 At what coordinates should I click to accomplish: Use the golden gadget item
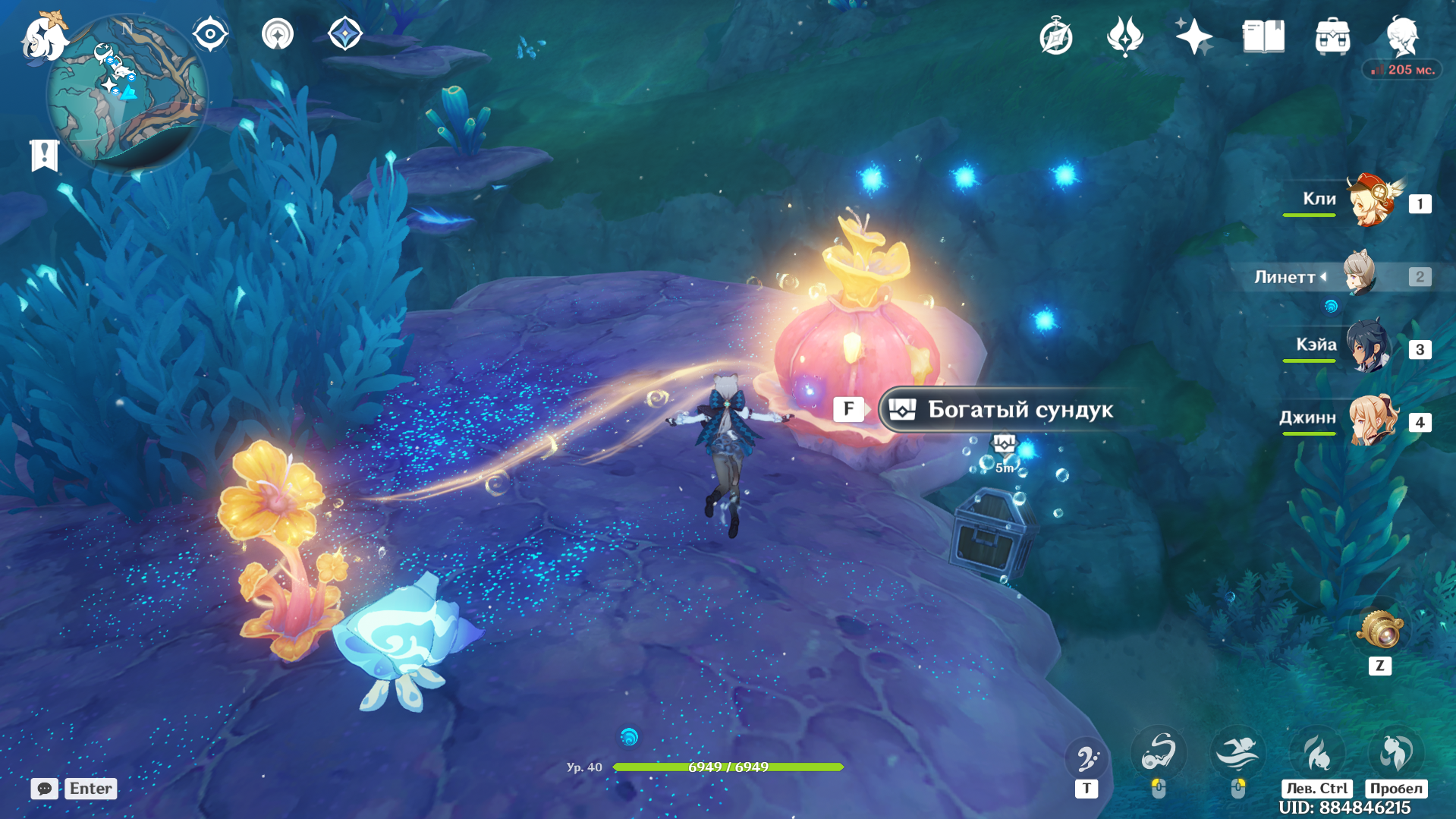[x=1379, y=629]
